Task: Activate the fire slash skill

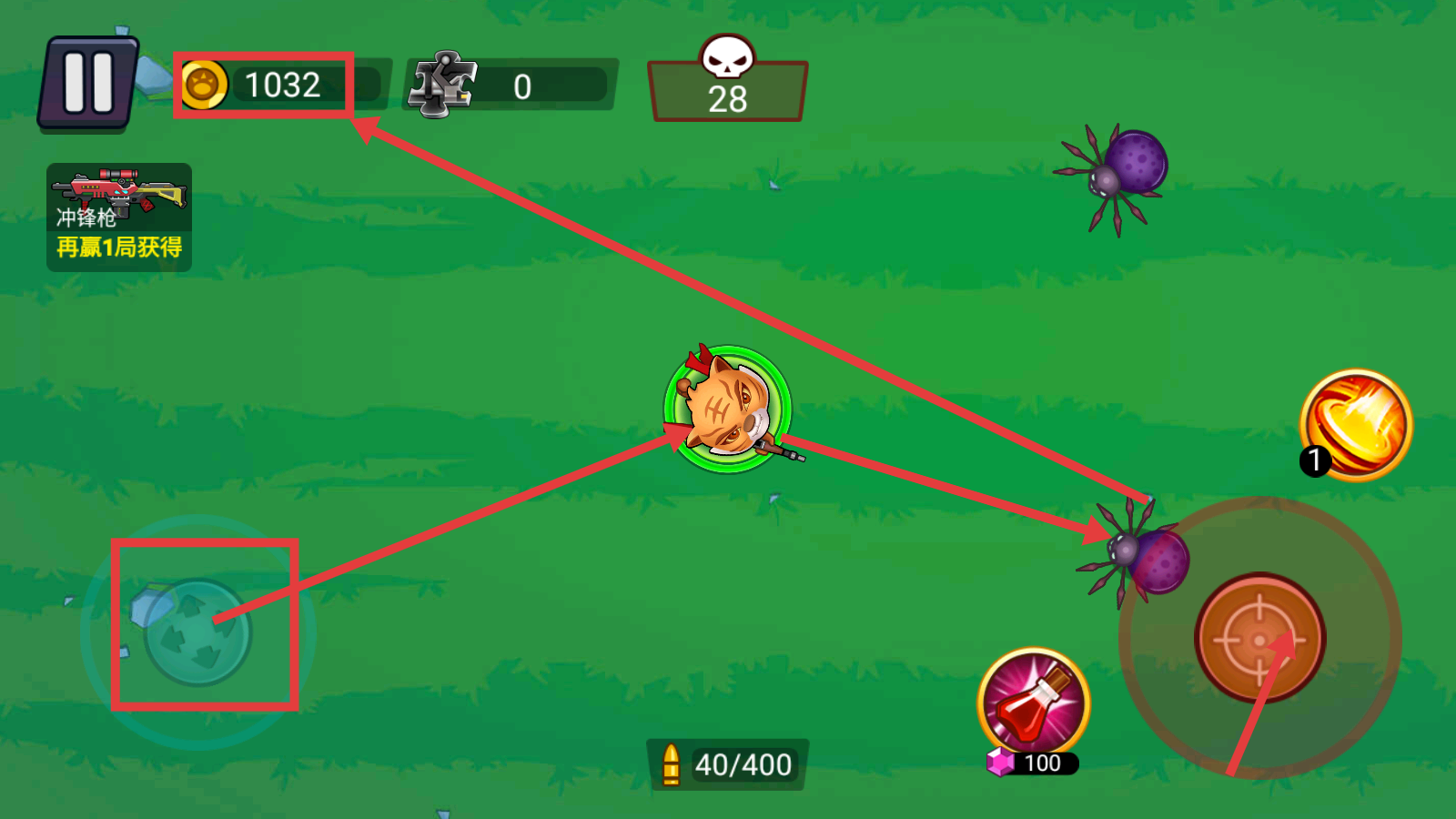Action: coord(1357,424)
